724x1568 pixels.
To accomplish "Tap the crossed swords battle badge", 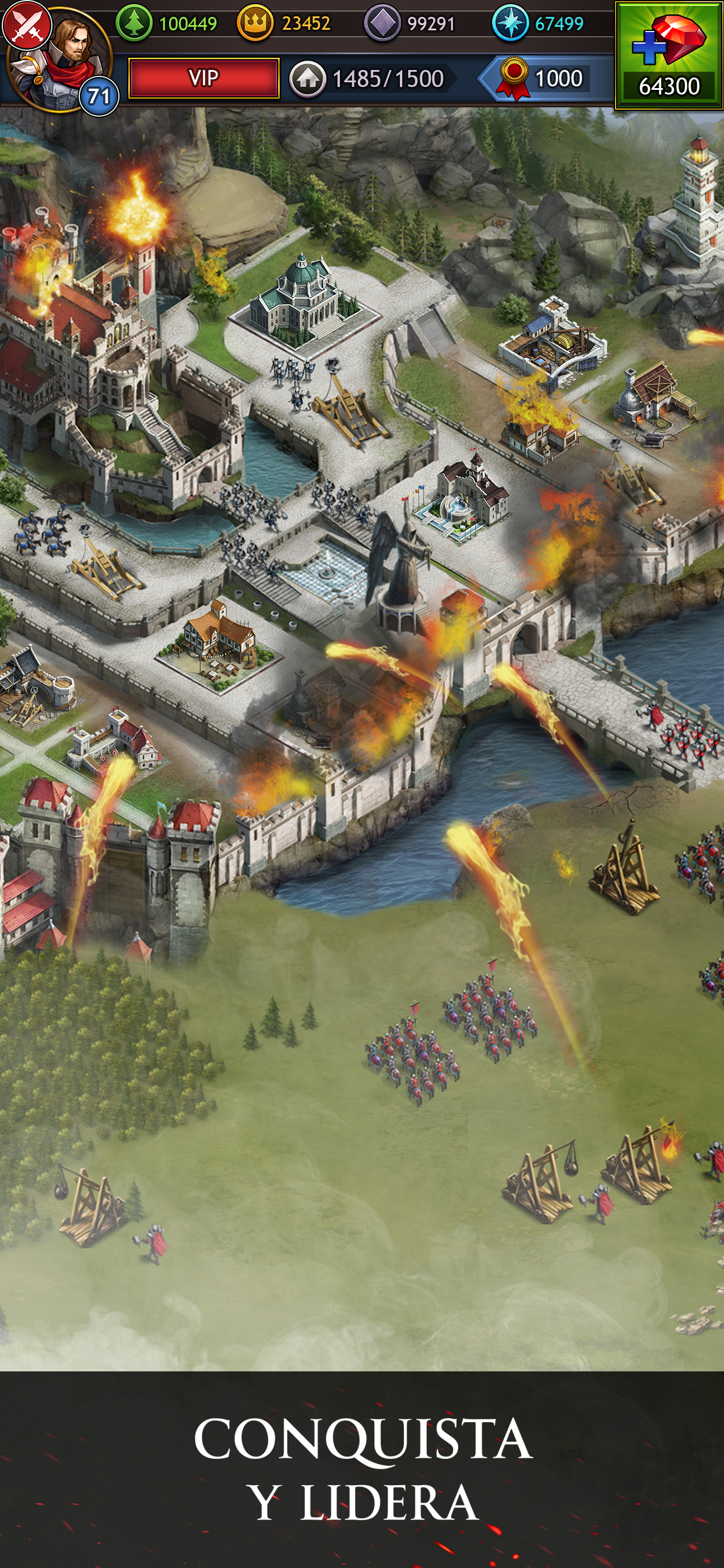I will click(x=26, y=24).
